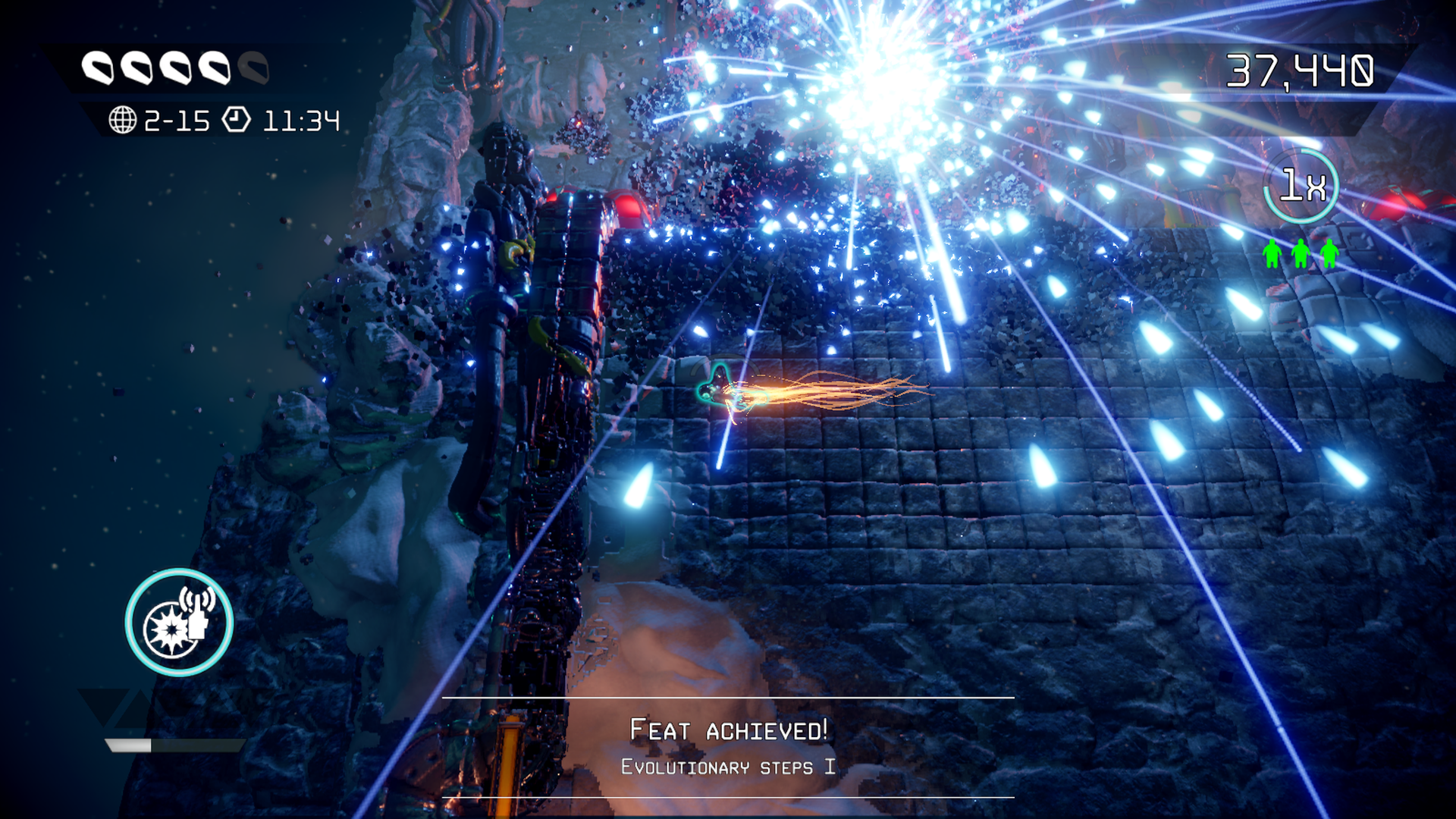Open the Feat Achieved notification banner
Image resolution: width=1456 pixels, height=819 pixels.
tap(728, 747)
